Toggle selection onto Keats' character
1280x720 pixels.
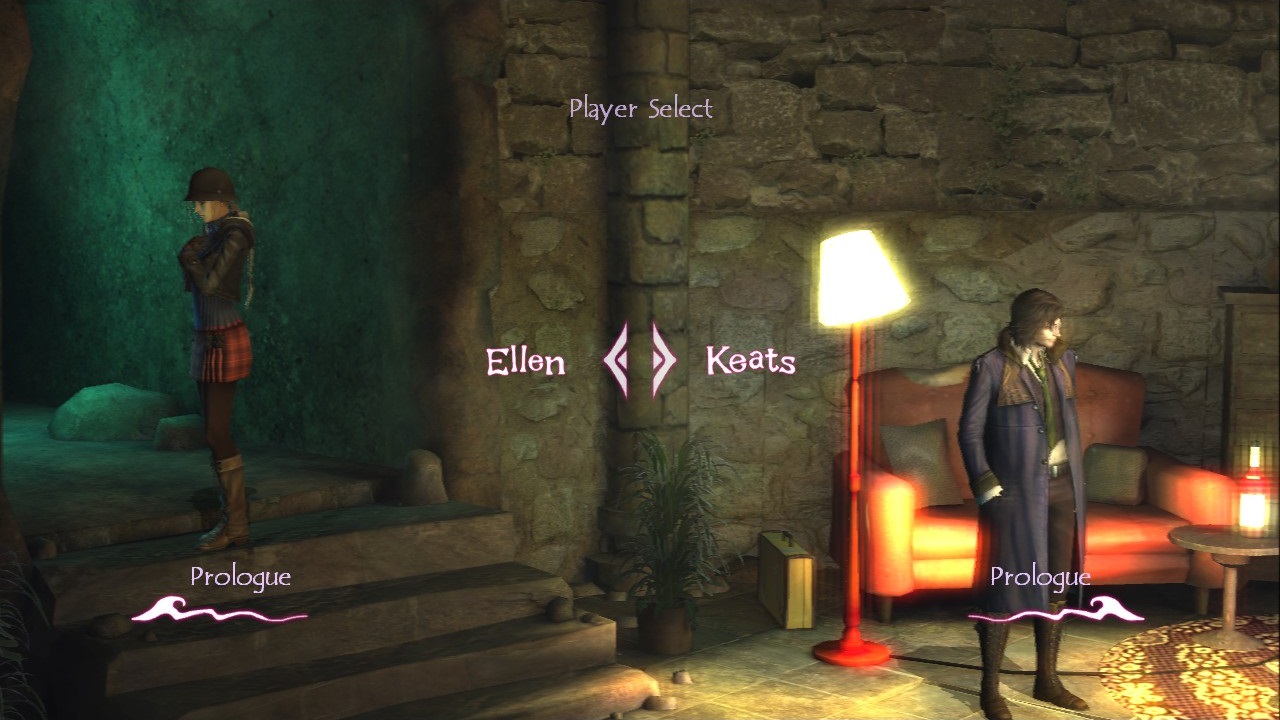(1030, 430)
